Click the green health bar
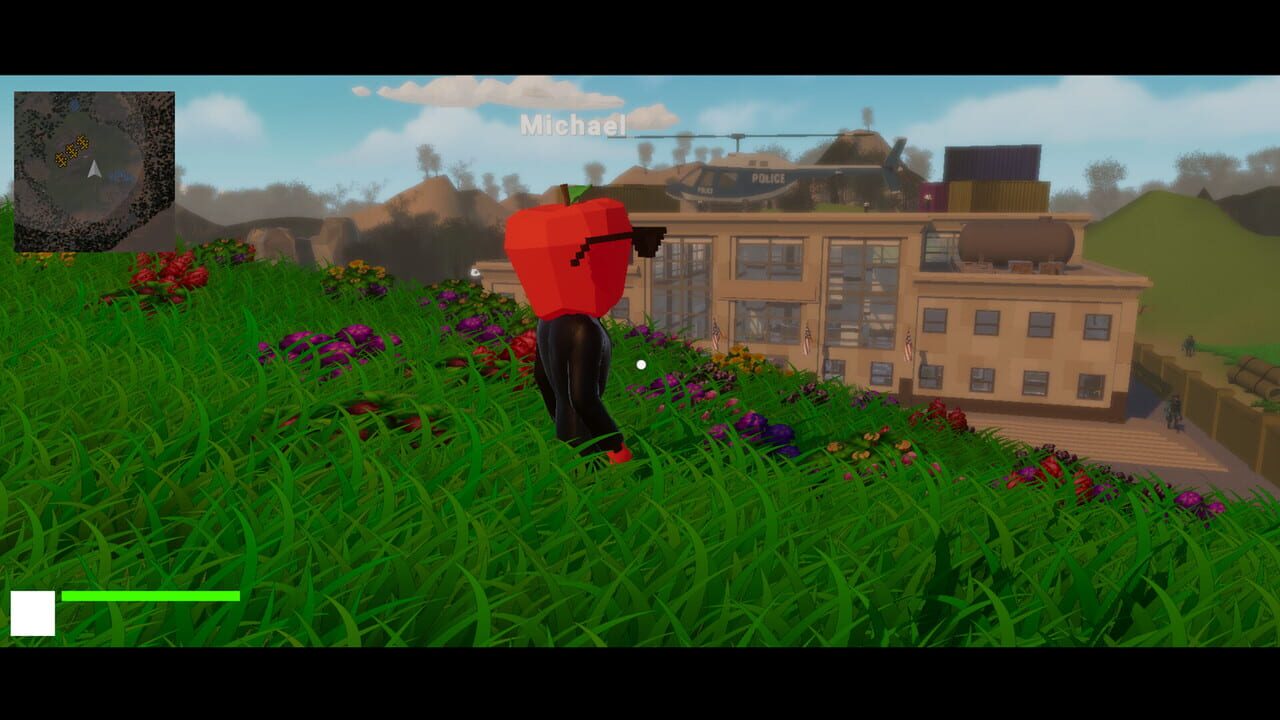 pyautogui.click(x=150, y=596)
